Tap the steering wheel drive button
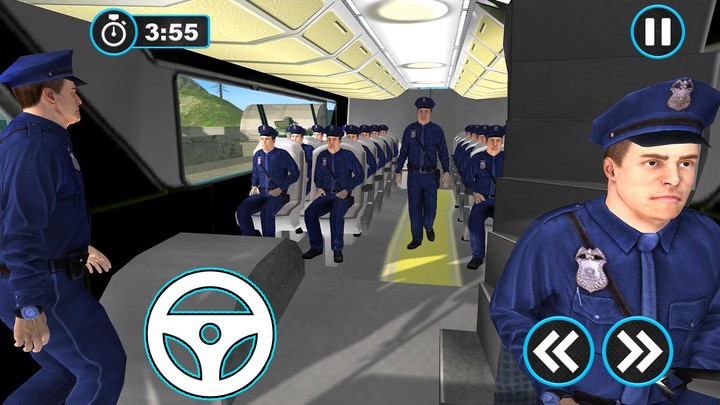720x405 pixels. pos(210,332)
